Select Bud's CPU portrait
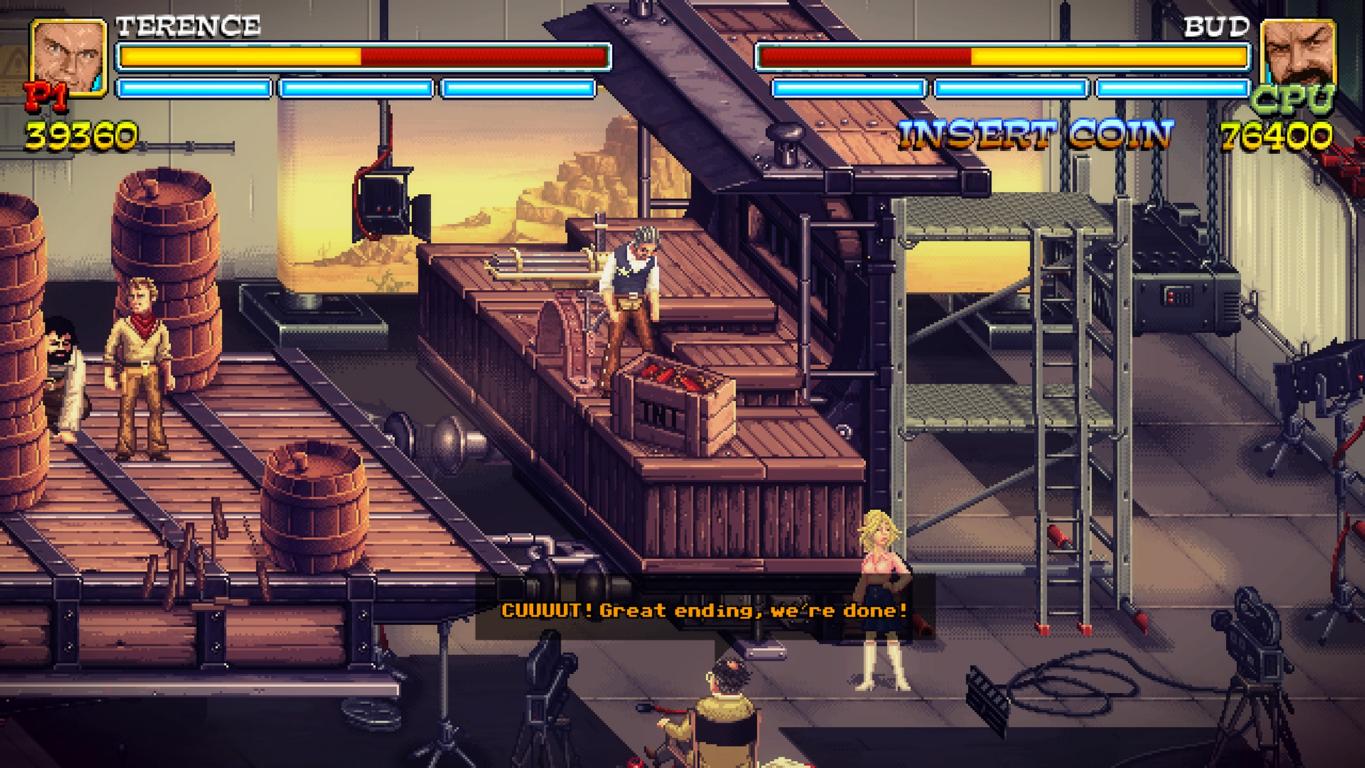Viewport: 1365px width, 768px height. (x=1298, y=57)
